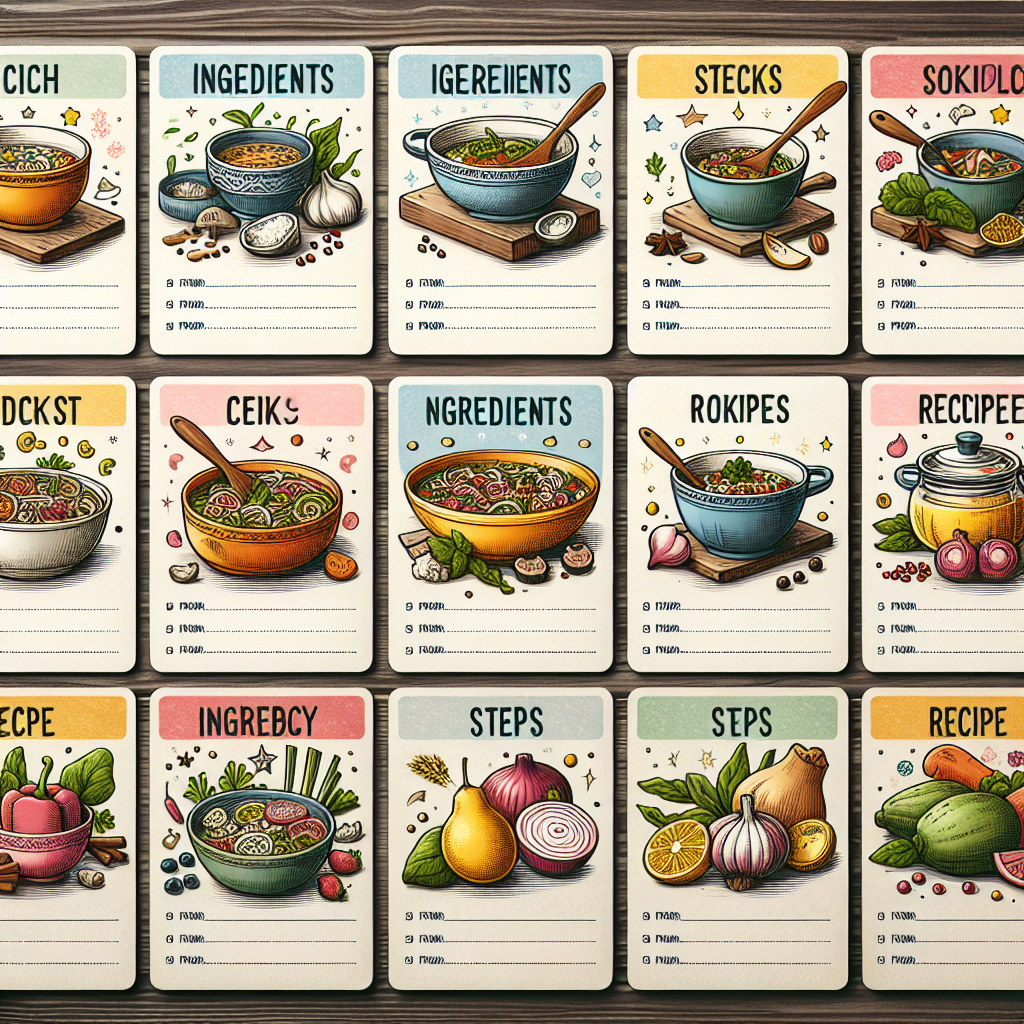The height and width of the screenshot is (1024, 1024).
Task: Open the SOKIDLC card
Action: coord(944,200)
